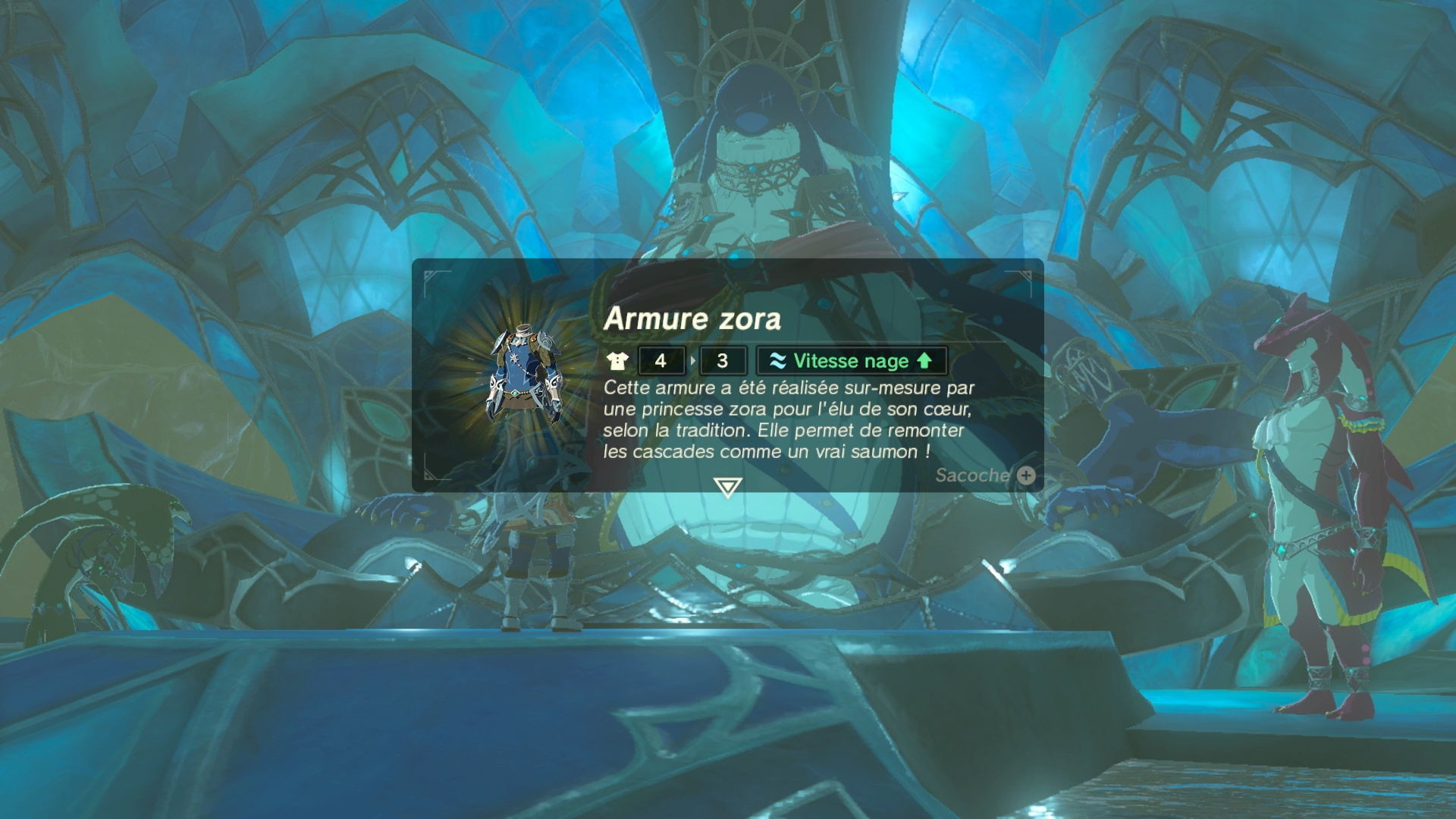Viewport: 1456px width, 819px height.
Task: Open more details via the plus disclosure
Action: [1025, 476]
